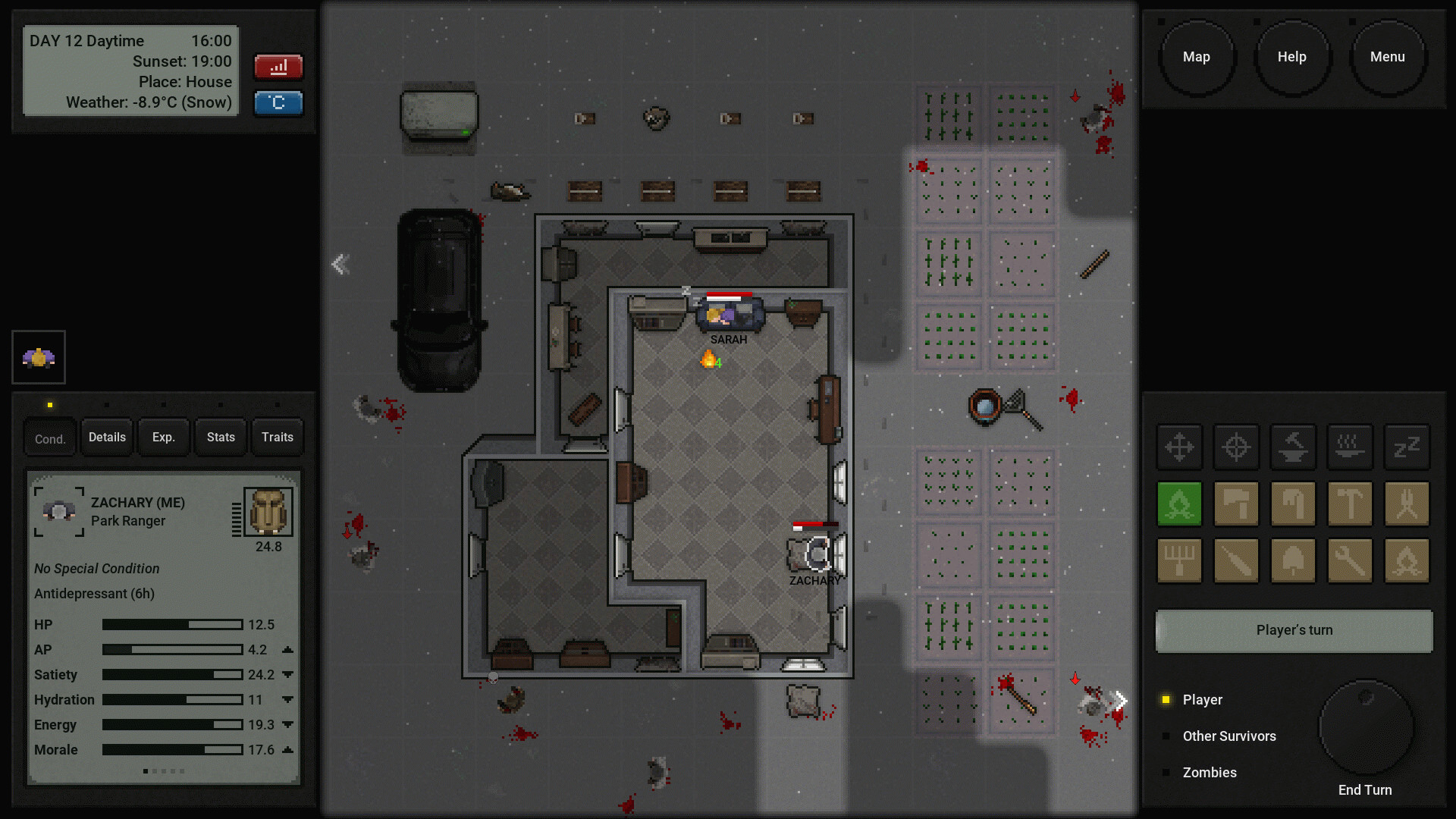Choose the shovel dig action
This screenshot has width=1456, height=819.
point(1293,561)
